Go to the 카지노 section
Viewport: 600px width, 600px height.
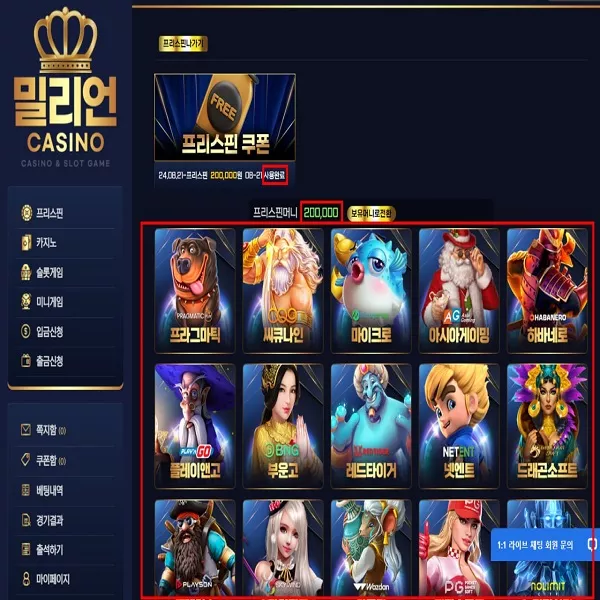click(45, 242)
